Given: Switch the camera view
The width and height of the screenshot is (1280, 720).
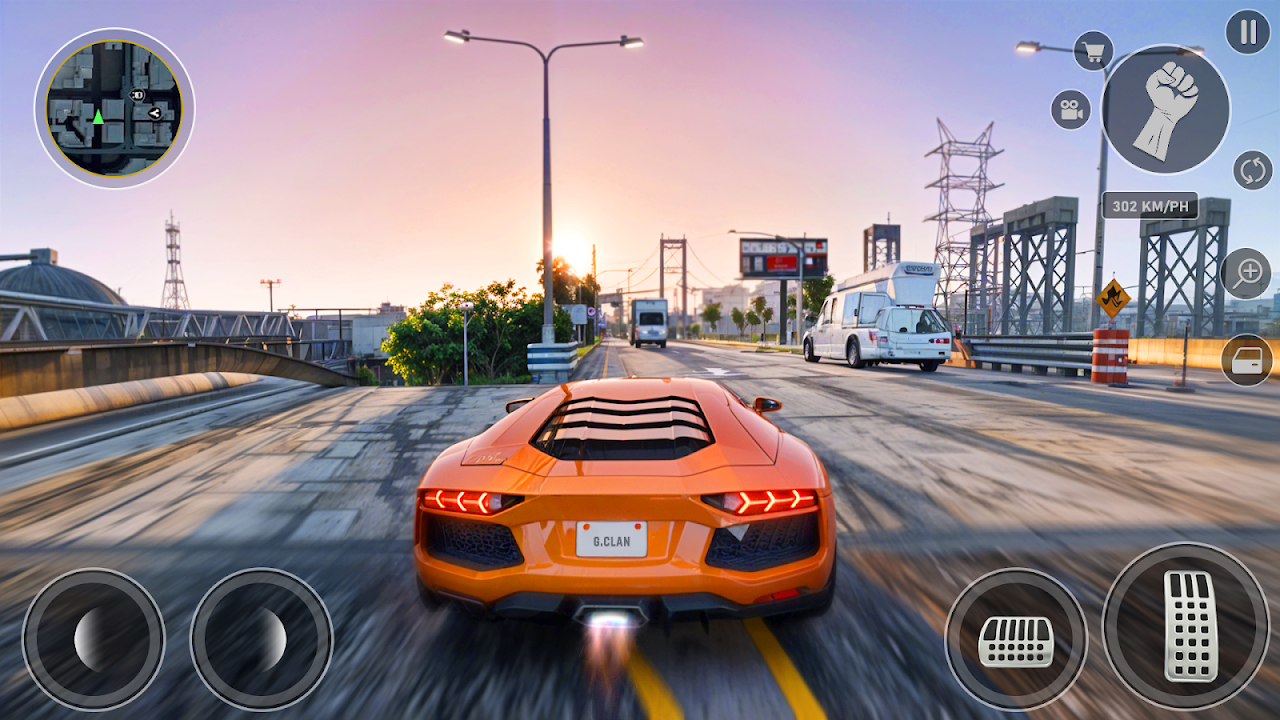Looking at the screenshot, I should coord(1070,110).
